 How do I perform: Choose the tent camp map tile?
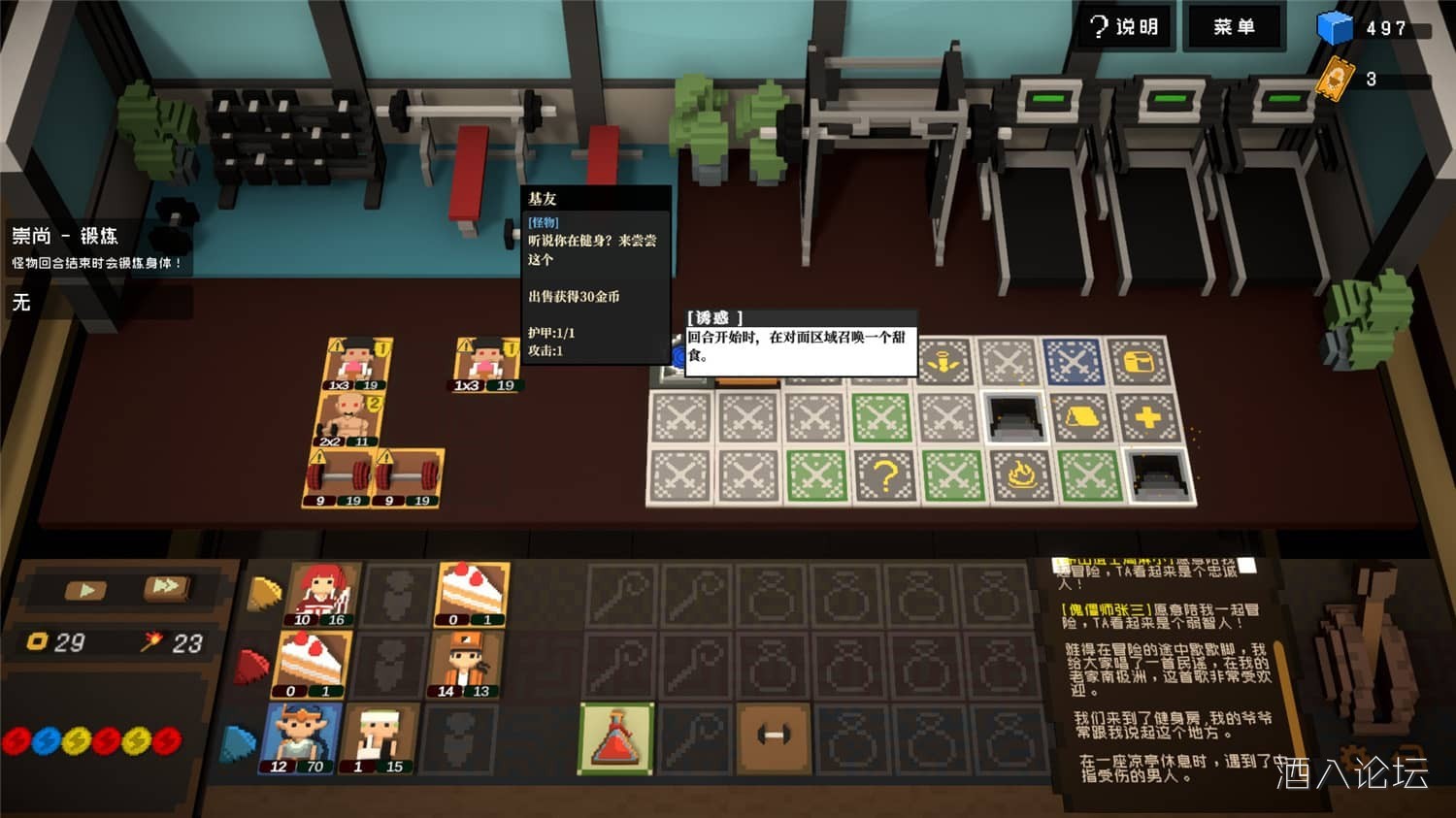1081,418
